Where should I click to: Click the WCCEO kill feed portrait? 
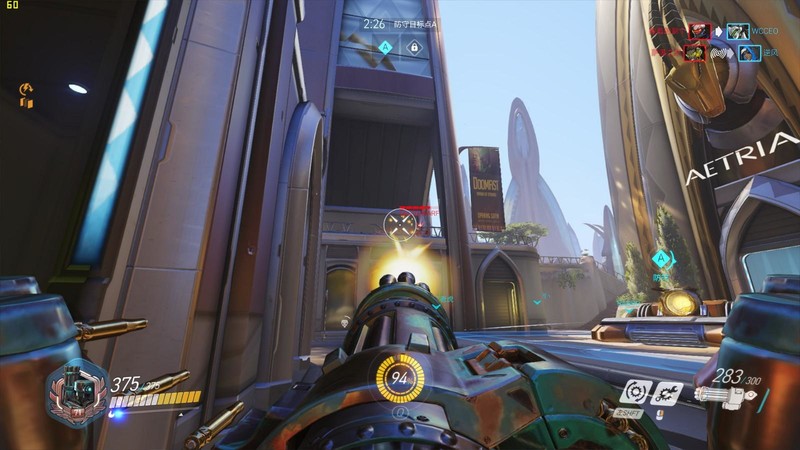(738, 32)
